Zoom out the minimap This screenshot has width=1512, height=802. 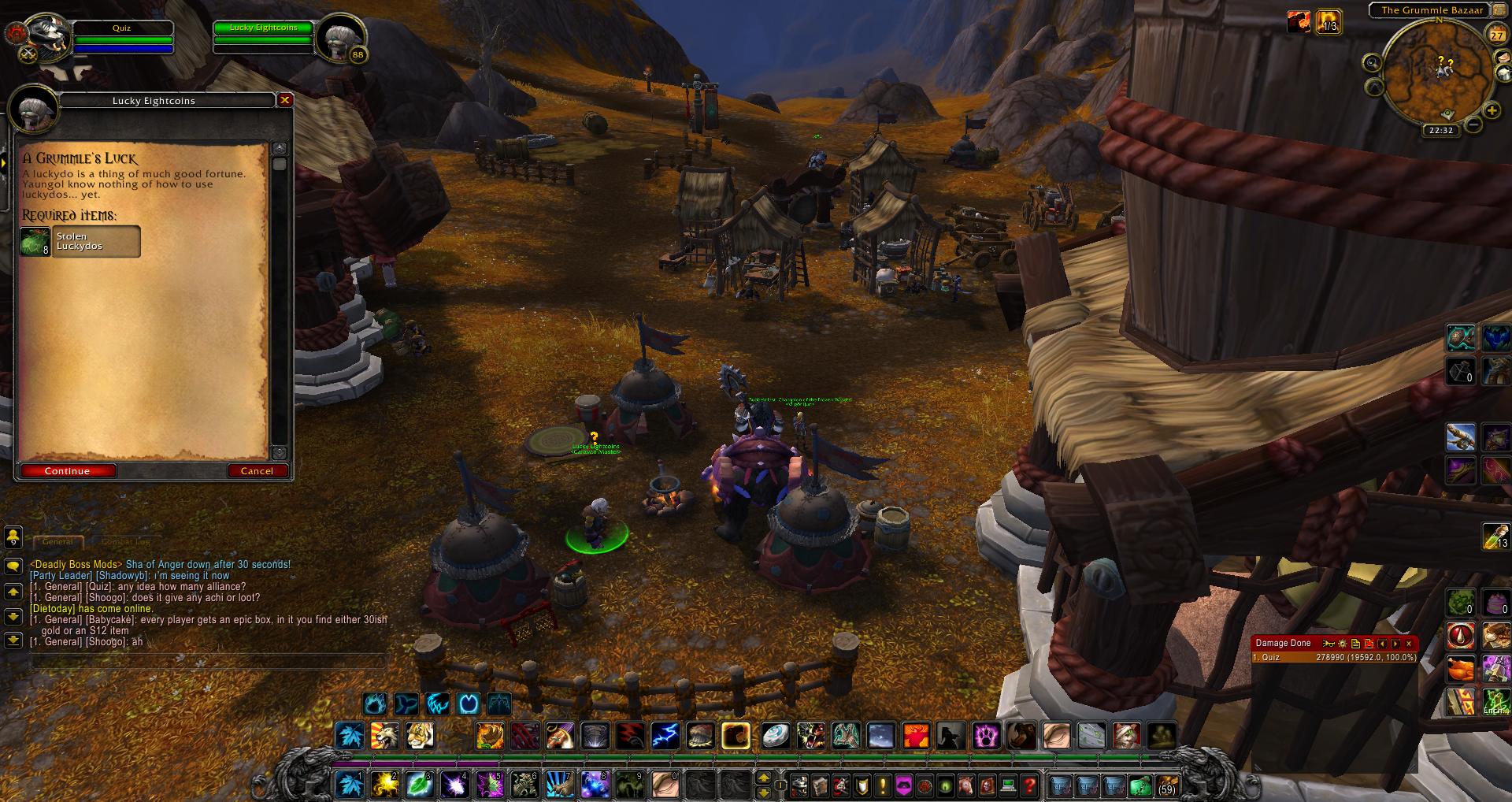pos(1473,124)
